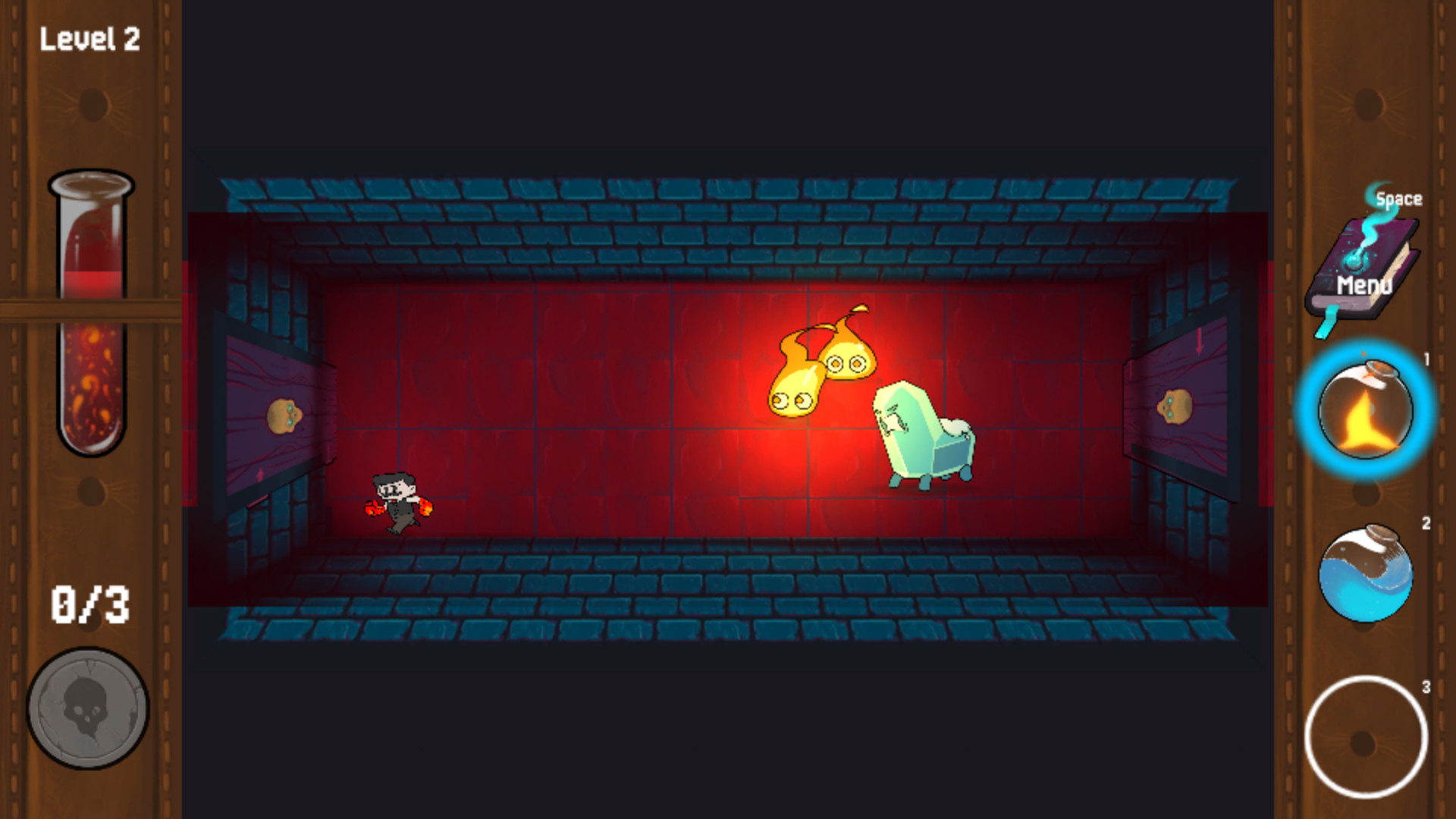1456x819 pixels.
Task: Click the Menu label on the book
Action: click(1364, 287)
